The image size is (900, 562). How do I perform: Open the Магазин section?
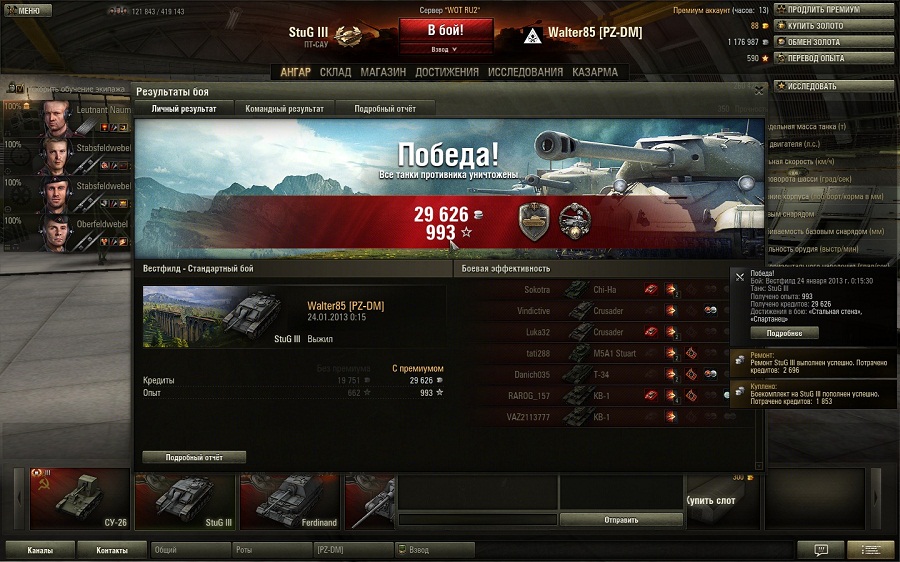[x=383, y=72]
